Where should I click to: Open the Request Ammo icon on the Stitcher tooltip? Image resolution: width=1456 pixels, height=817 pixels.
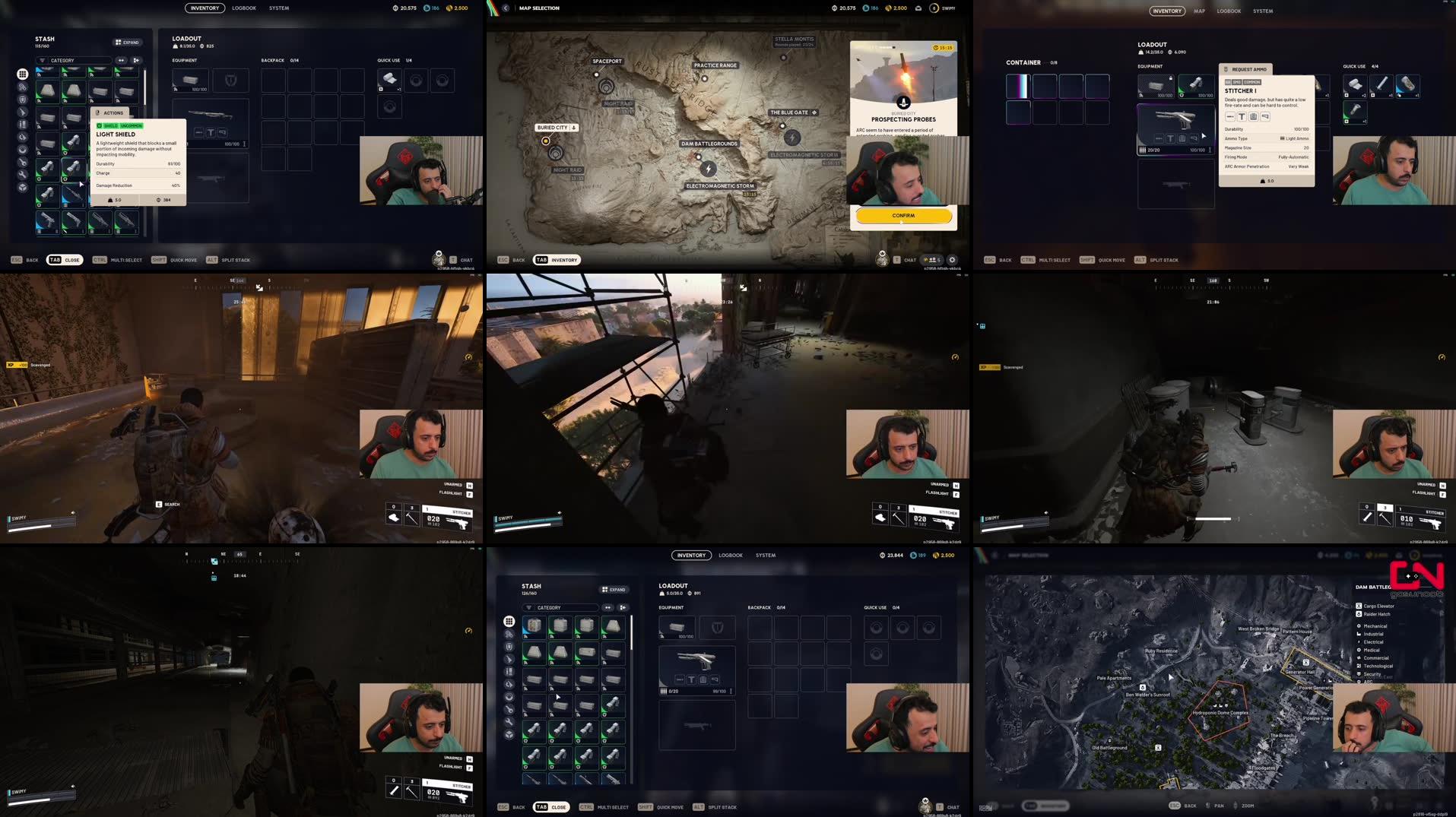point(1225,69)
